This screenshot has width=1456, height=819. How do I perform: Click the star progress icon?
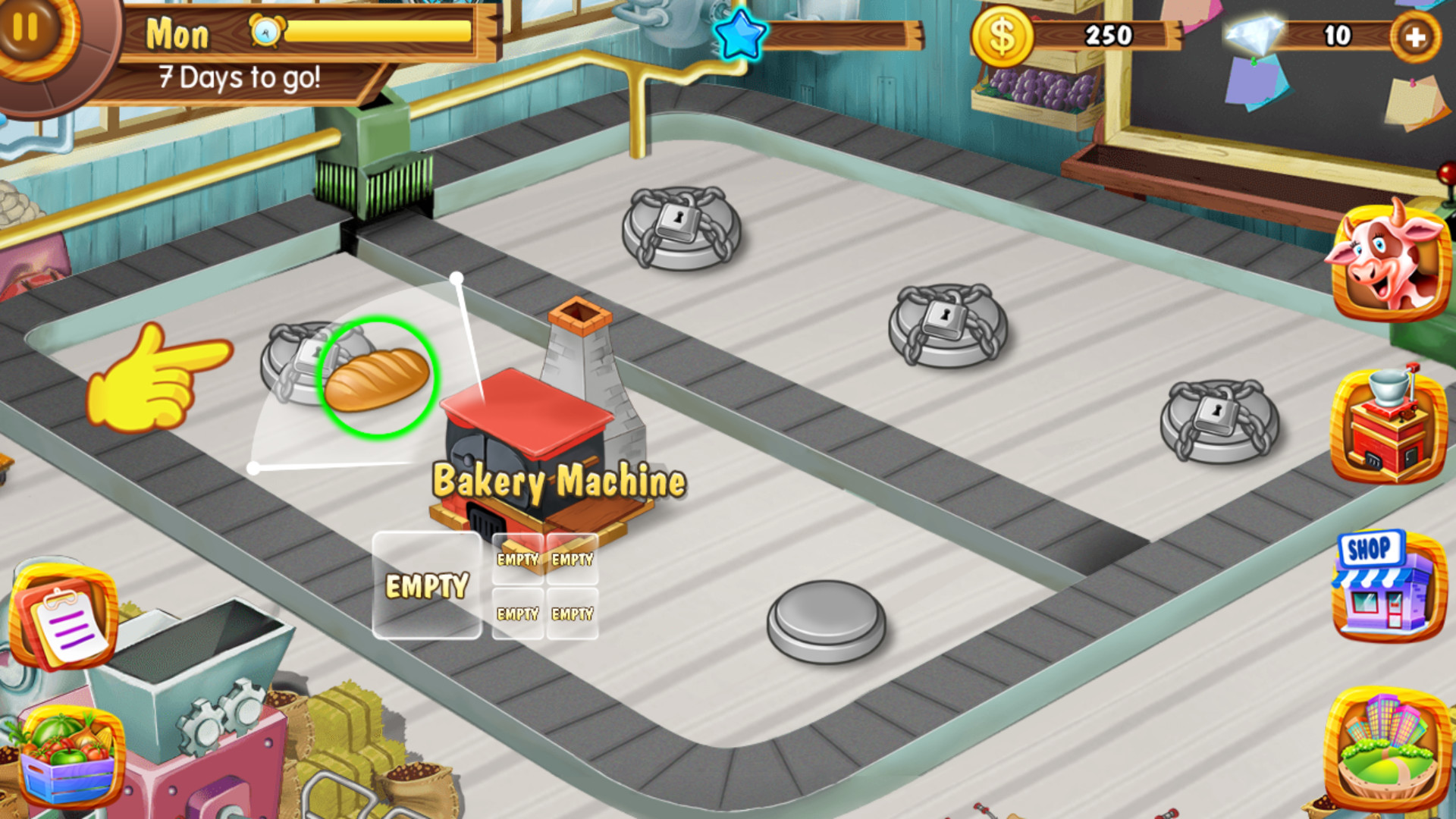tap(739, 34)
